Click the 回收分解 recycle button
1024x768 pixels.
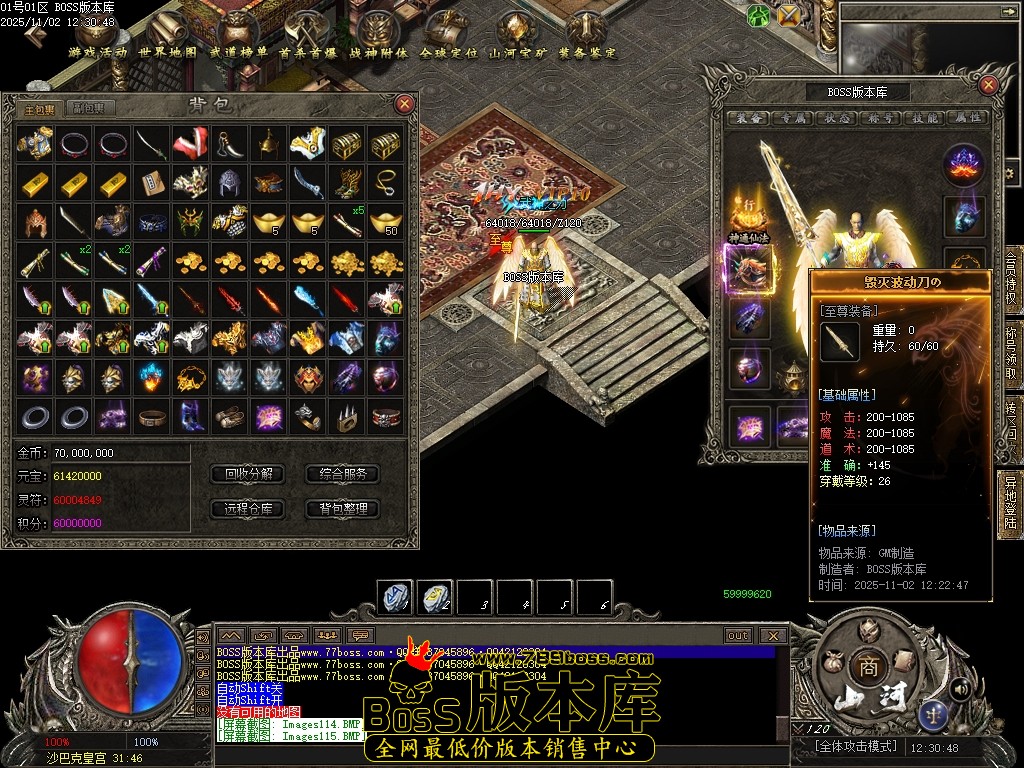click(x=249, y=474)
